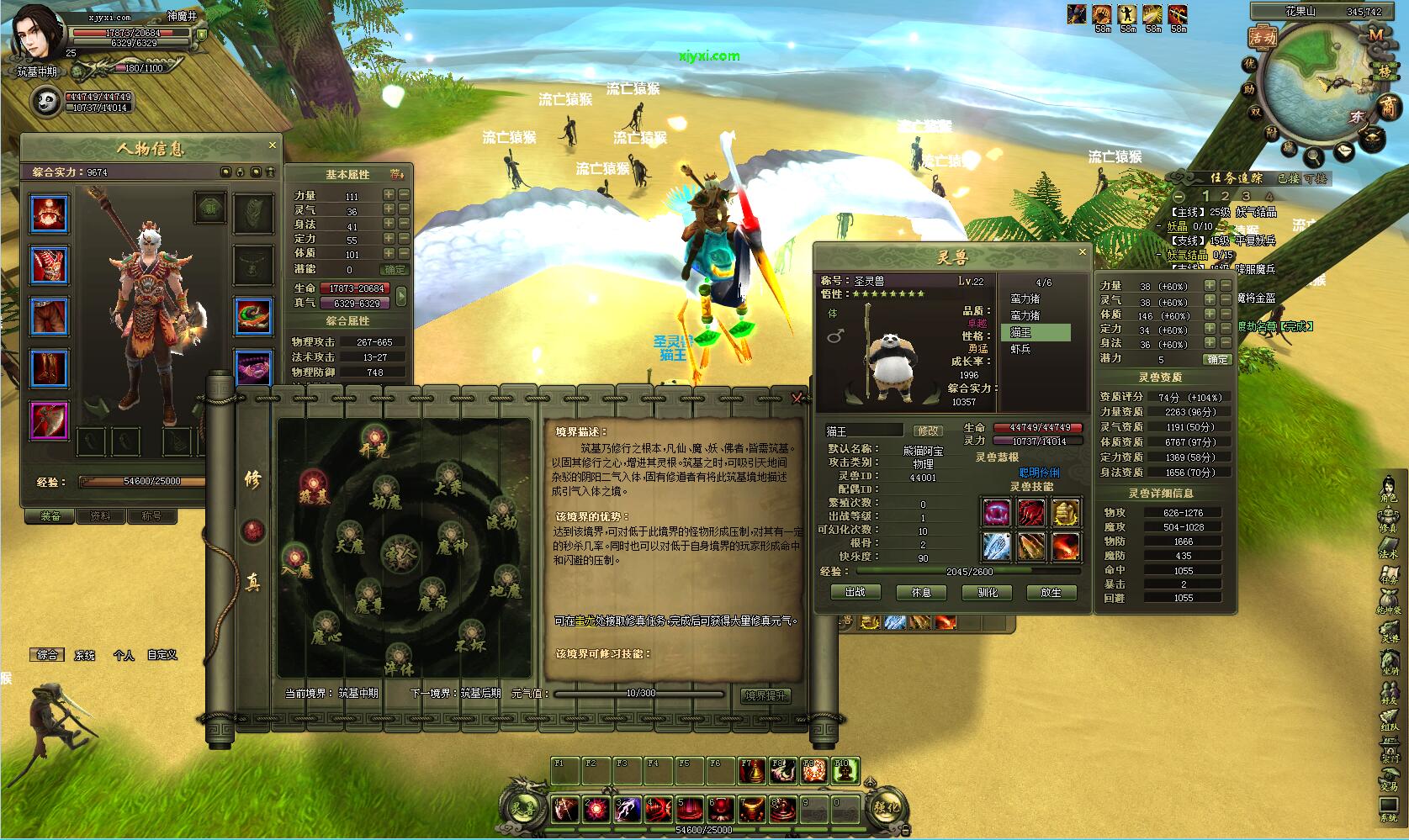
Task: Close the cultivation scroll window
Action: 797,399
